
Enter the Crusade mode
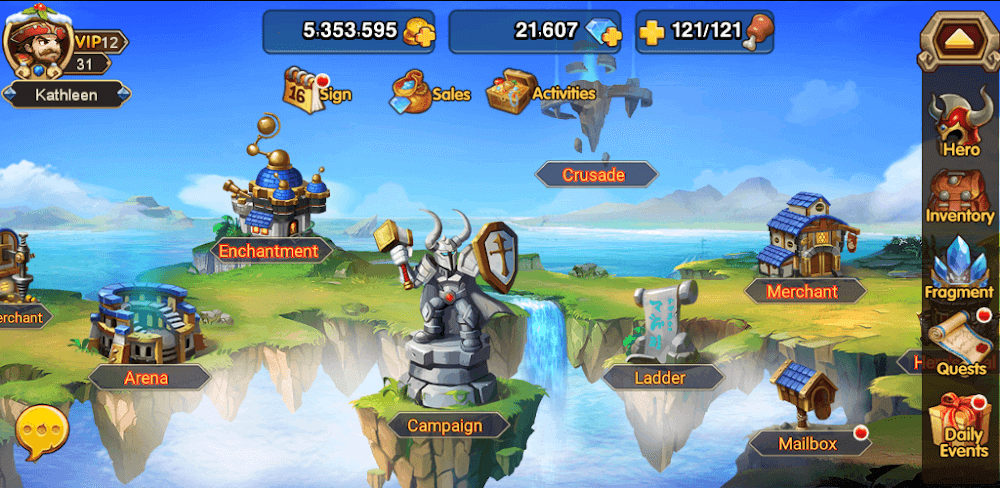click(x=594, y=175)
